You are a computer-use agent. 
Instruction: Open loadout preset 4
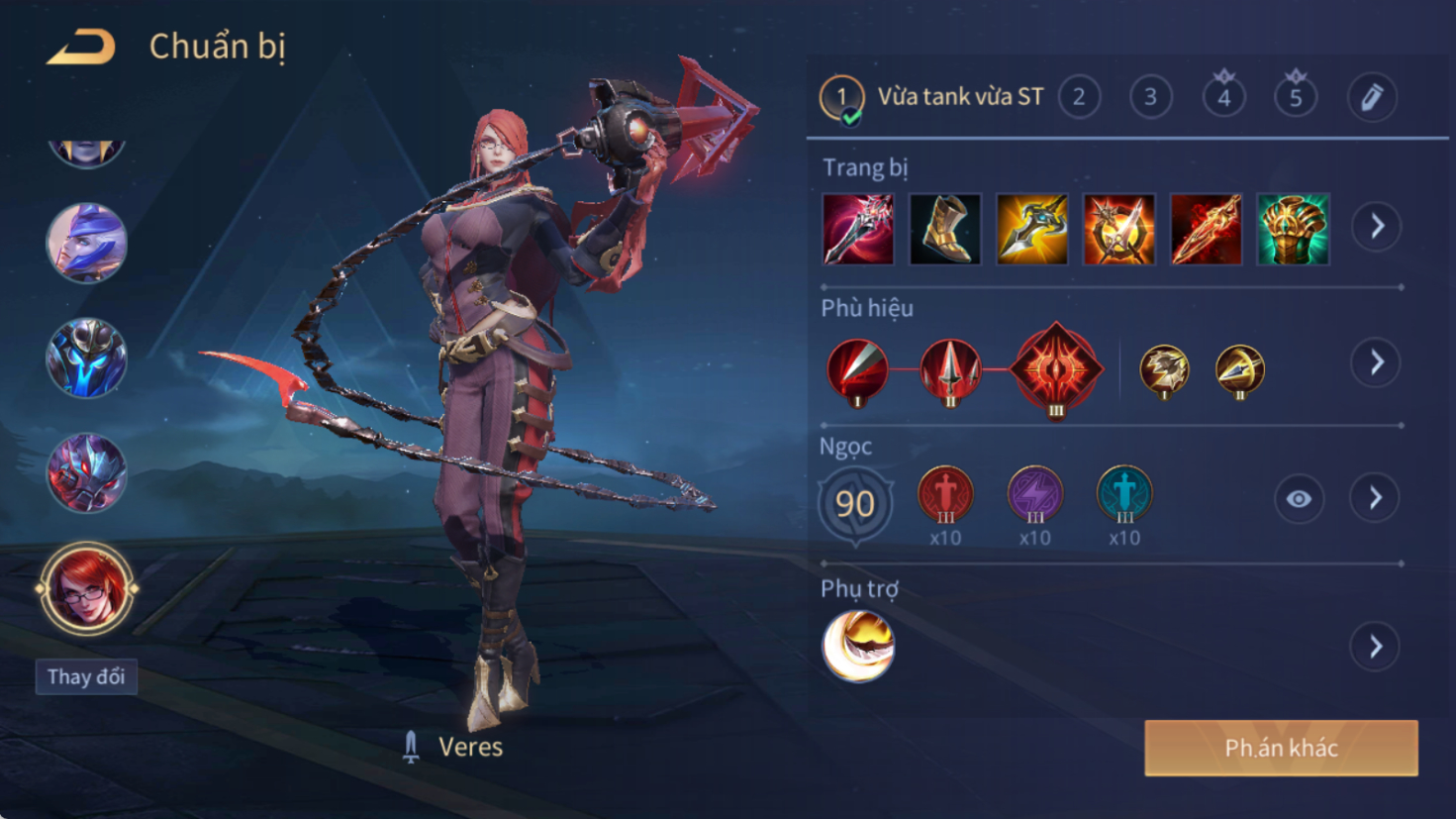click(1223, 97)
